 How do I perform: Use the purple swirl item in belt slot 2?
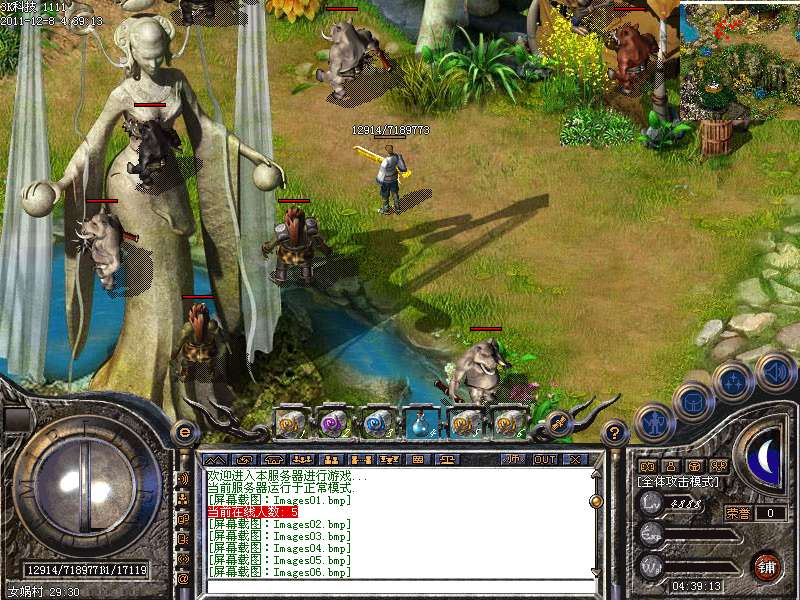[x=333, y=424]
